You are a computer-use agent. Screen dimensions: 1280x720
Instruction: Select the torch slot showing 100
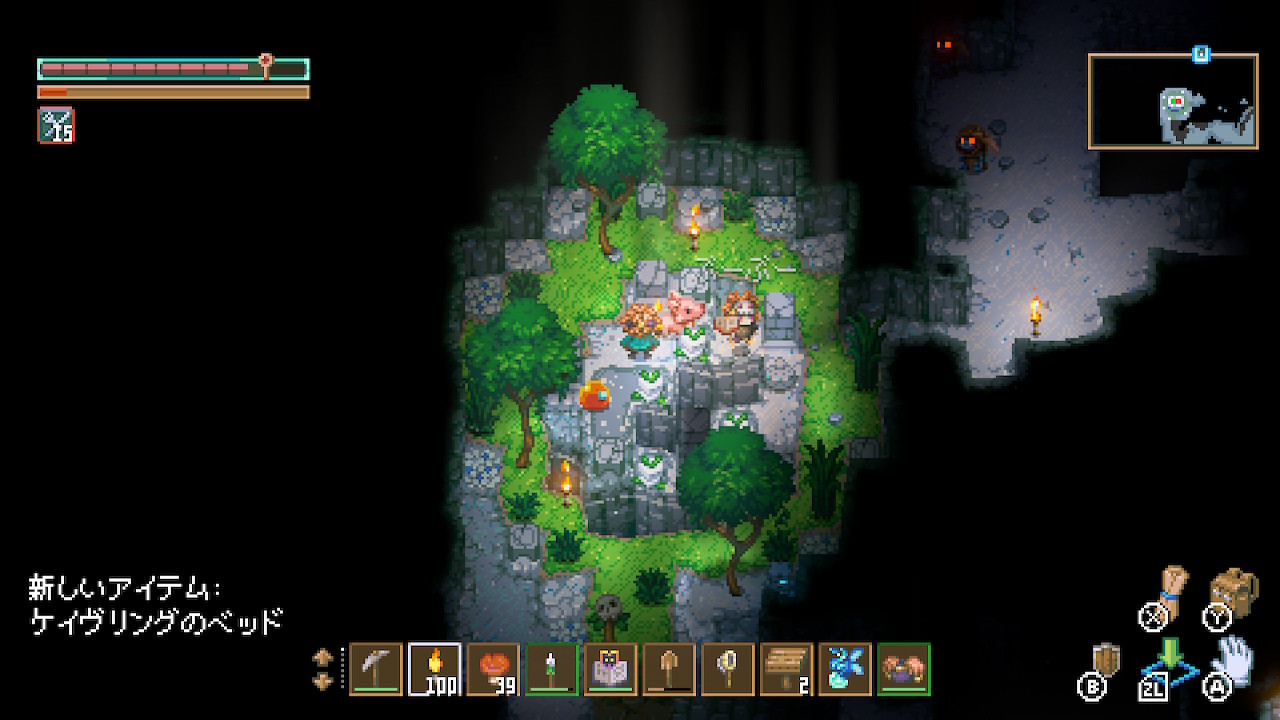coord(435,669)
